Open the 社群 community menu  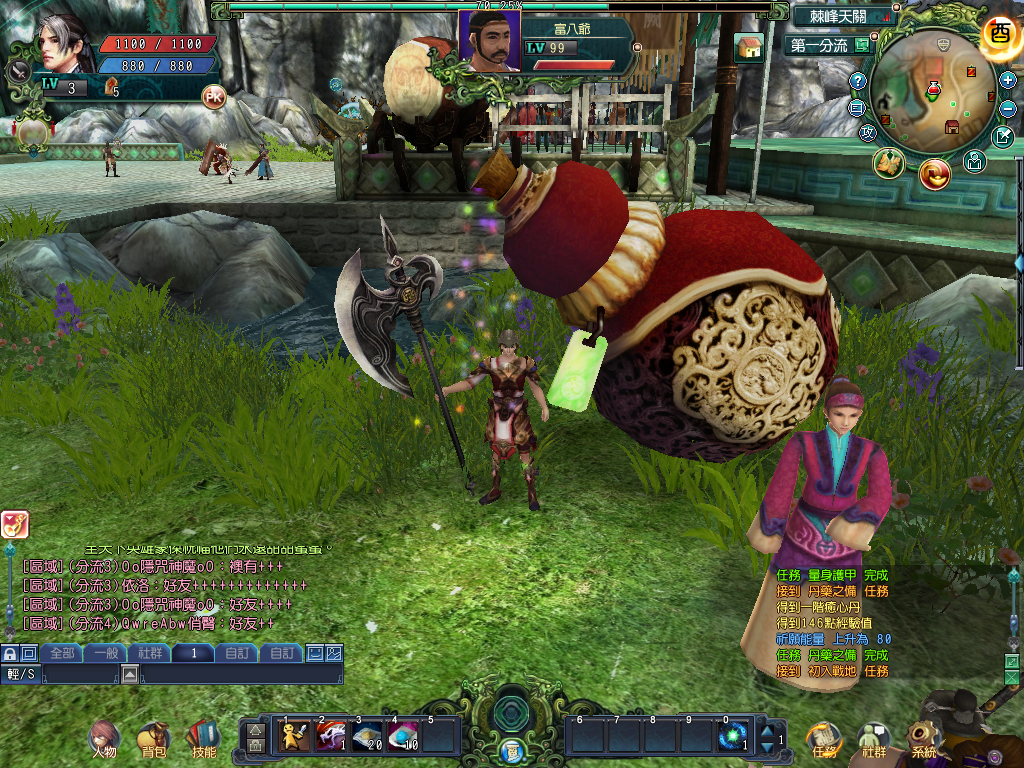tap(874, 739)
